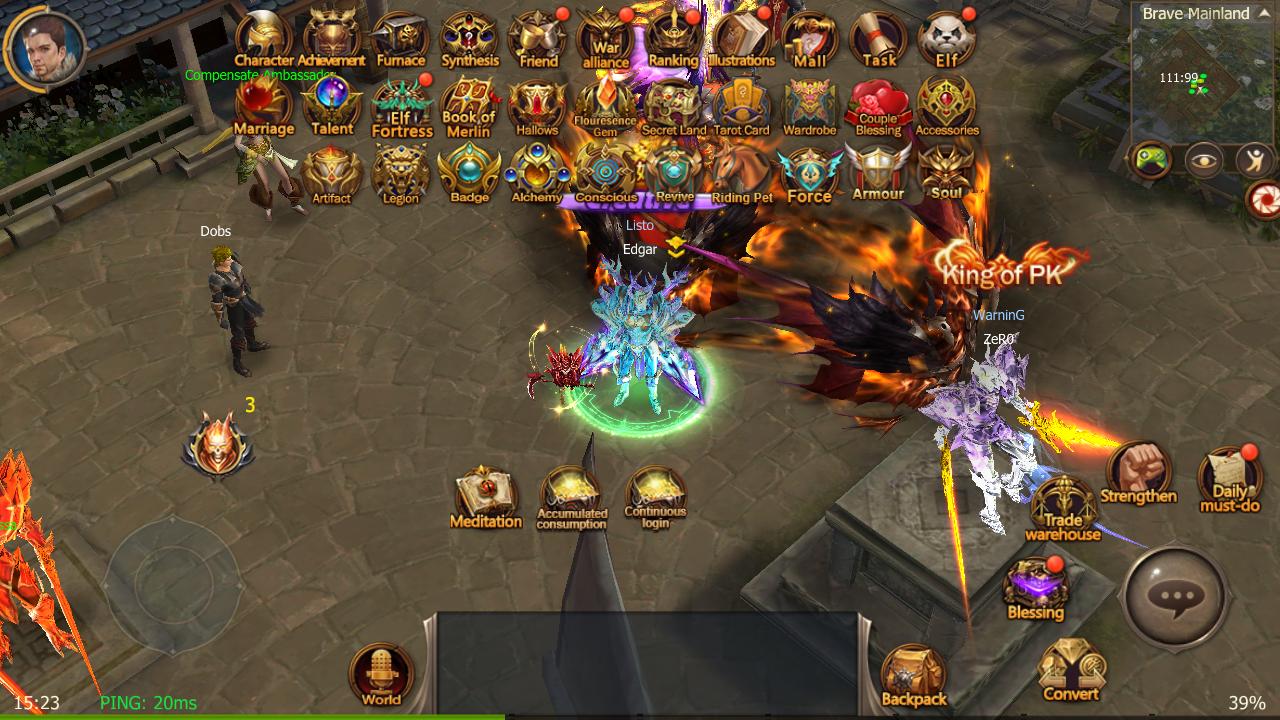1280x720 pixels.
Task: Open the Tarot Card feature
Action: 742,105
